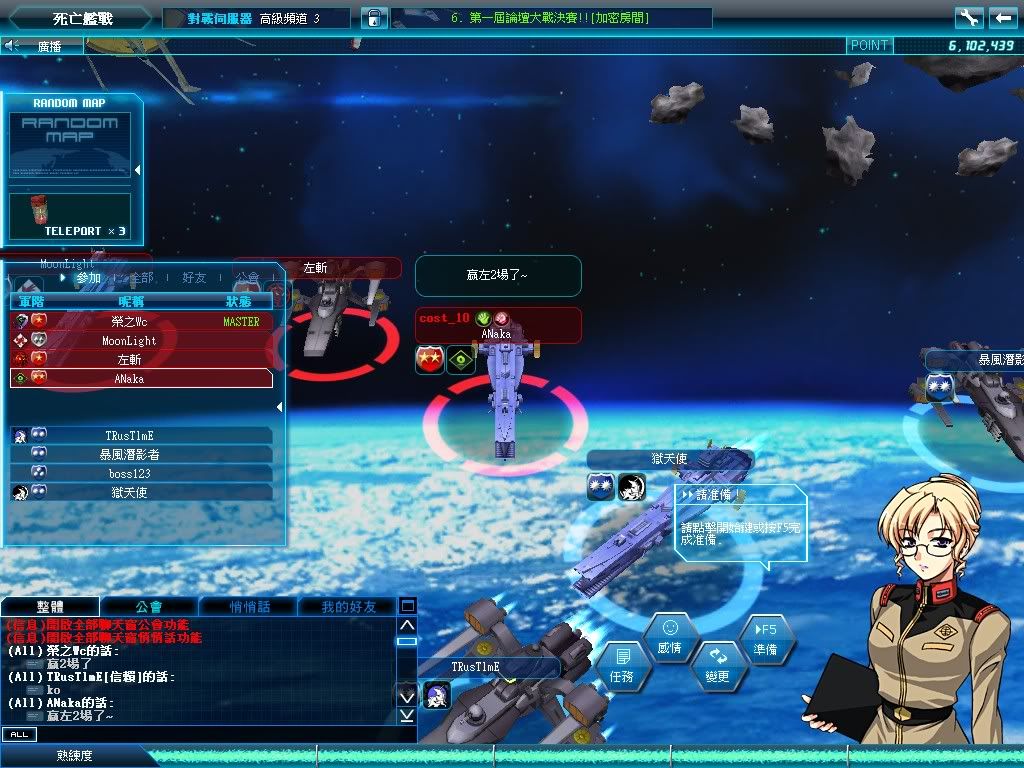Switch player list to 全部 tab
The height and width of the screenshot is (768, 1024).
point(141,278)
